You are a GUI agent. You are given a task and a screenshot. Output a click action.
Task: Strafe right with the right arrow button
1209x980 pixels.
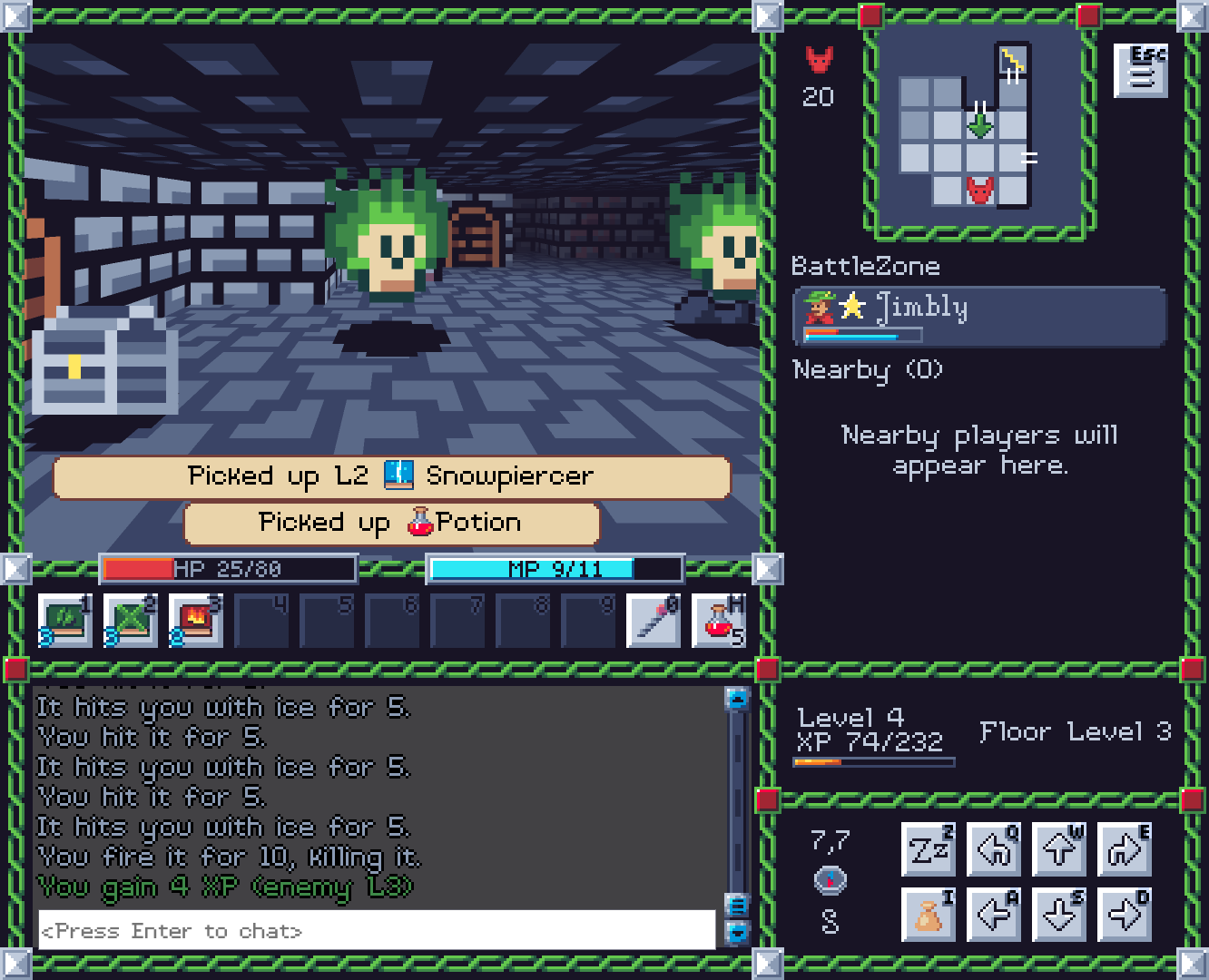pos(1125,915)
